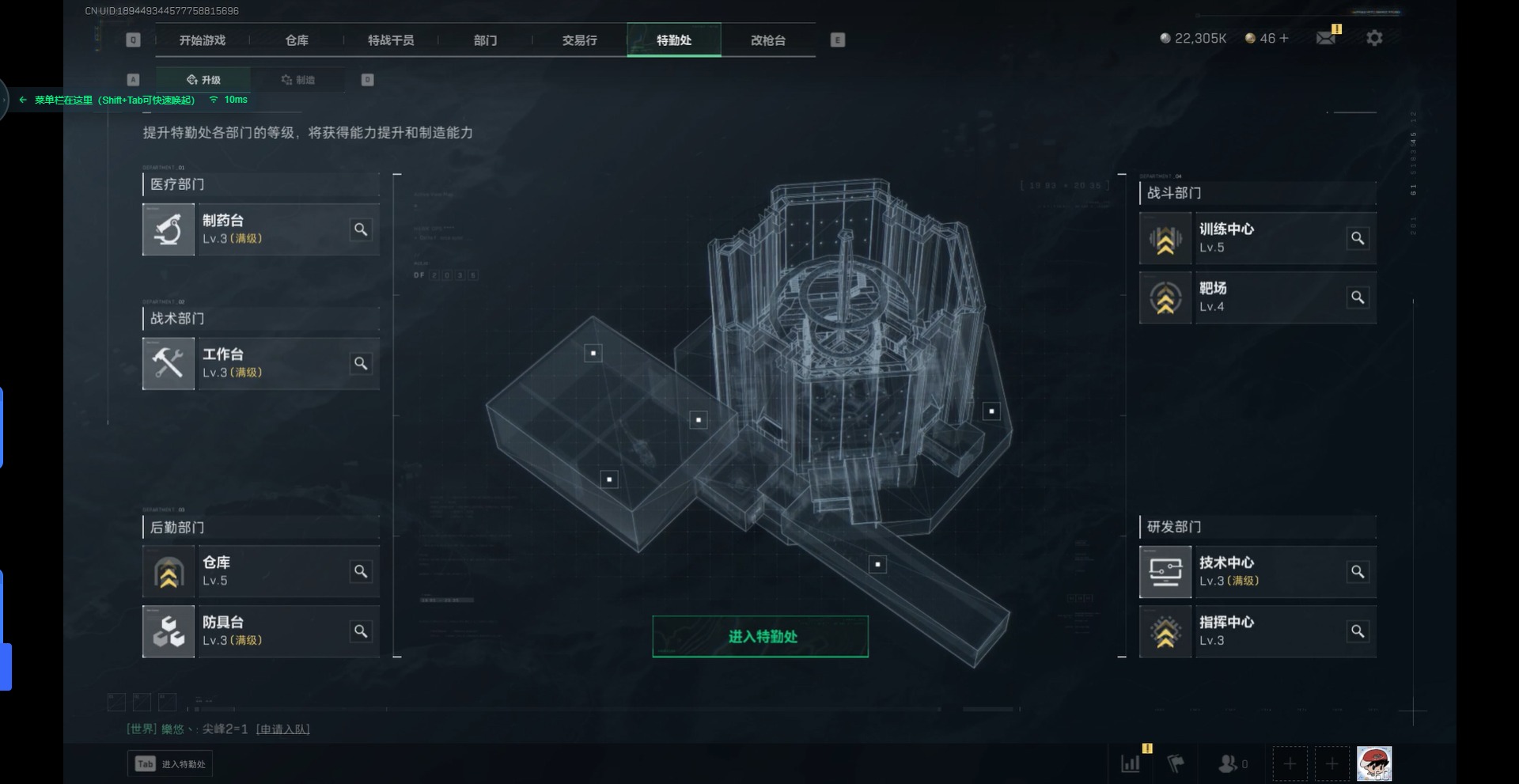Screen dimensions: 1519x784
Task: Select the 制造 sub-tab
Action: click(298, 80)
